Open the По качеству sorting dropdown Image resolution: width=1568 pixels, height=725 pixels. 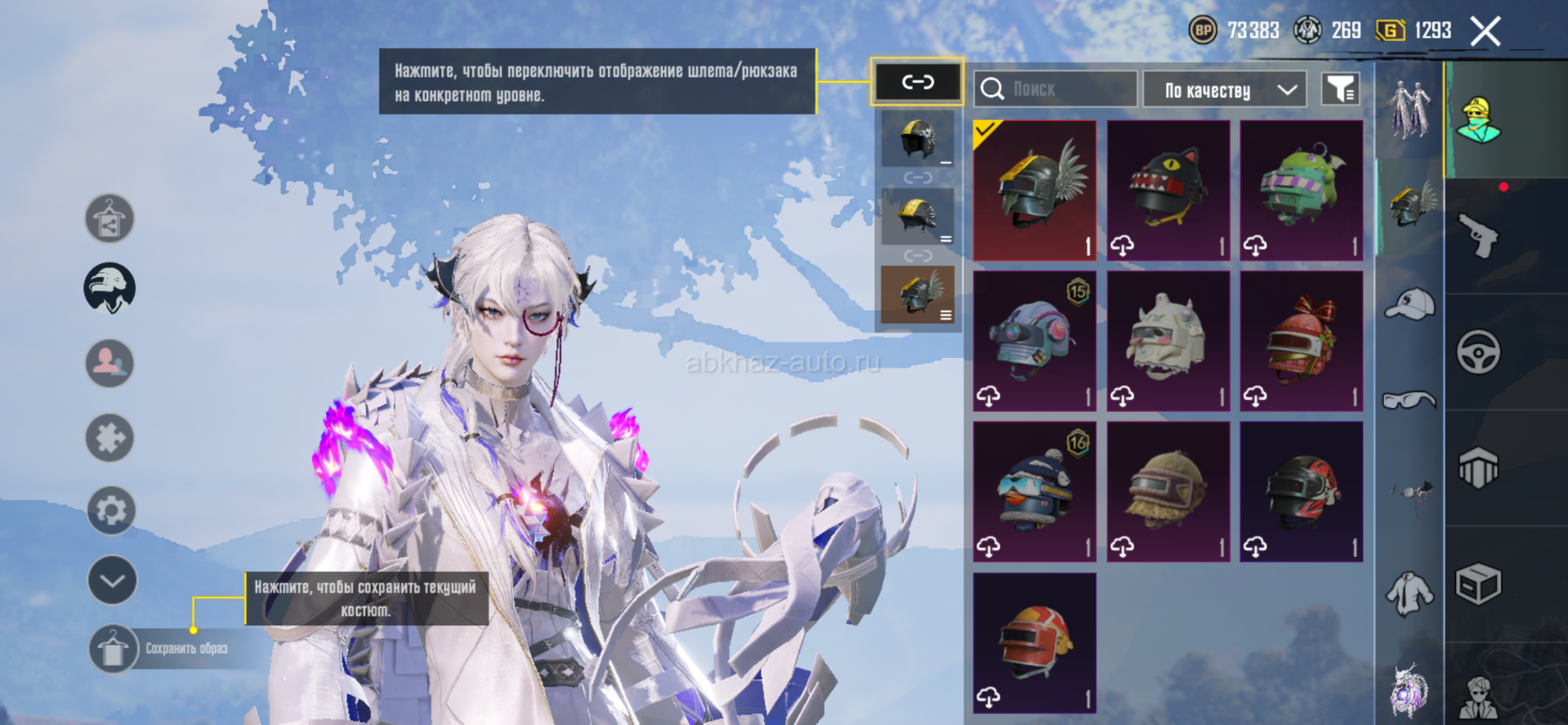coord(1223,90)
